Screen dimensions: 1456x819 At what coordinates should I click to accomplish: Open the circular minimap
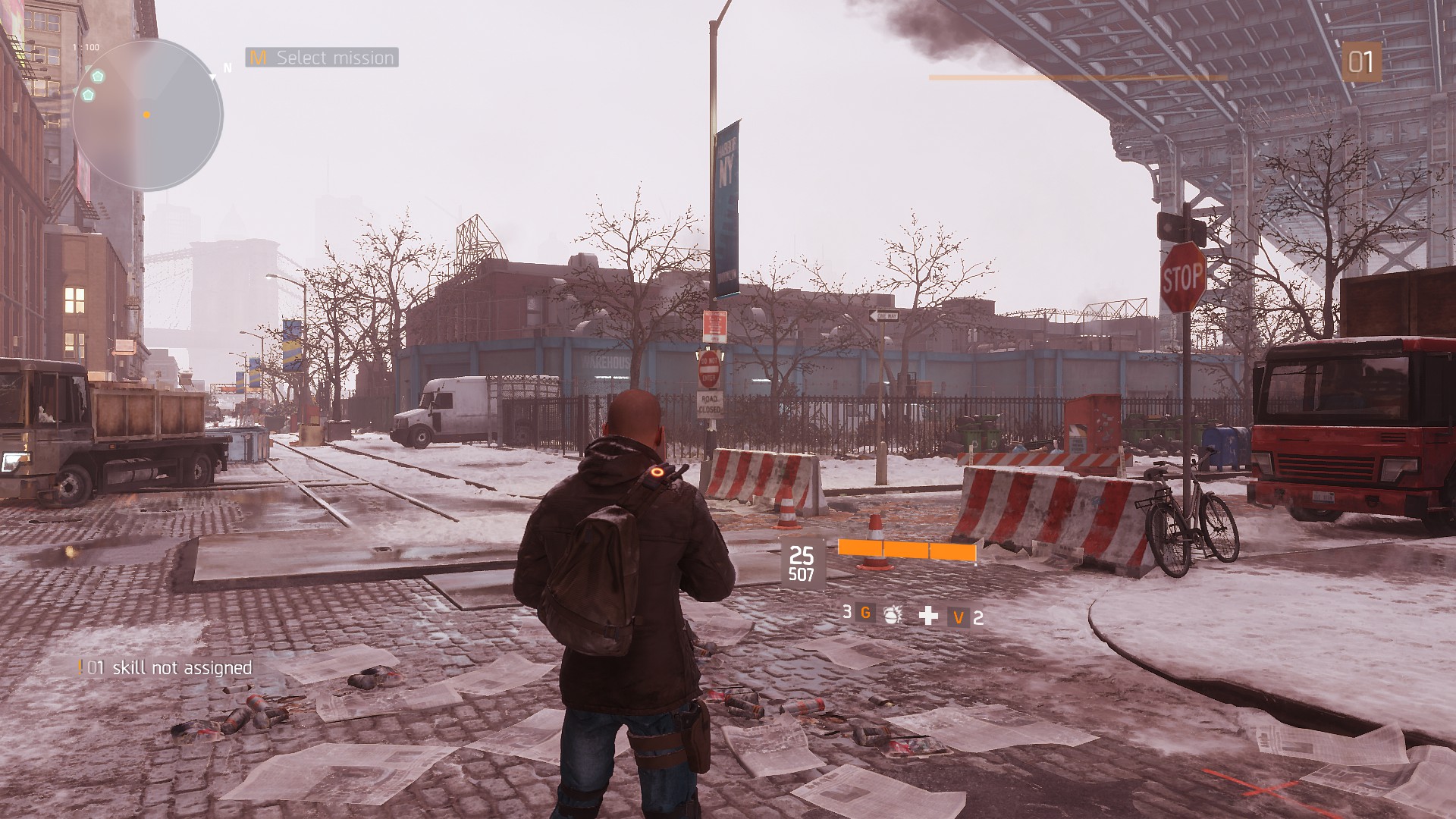147,115
